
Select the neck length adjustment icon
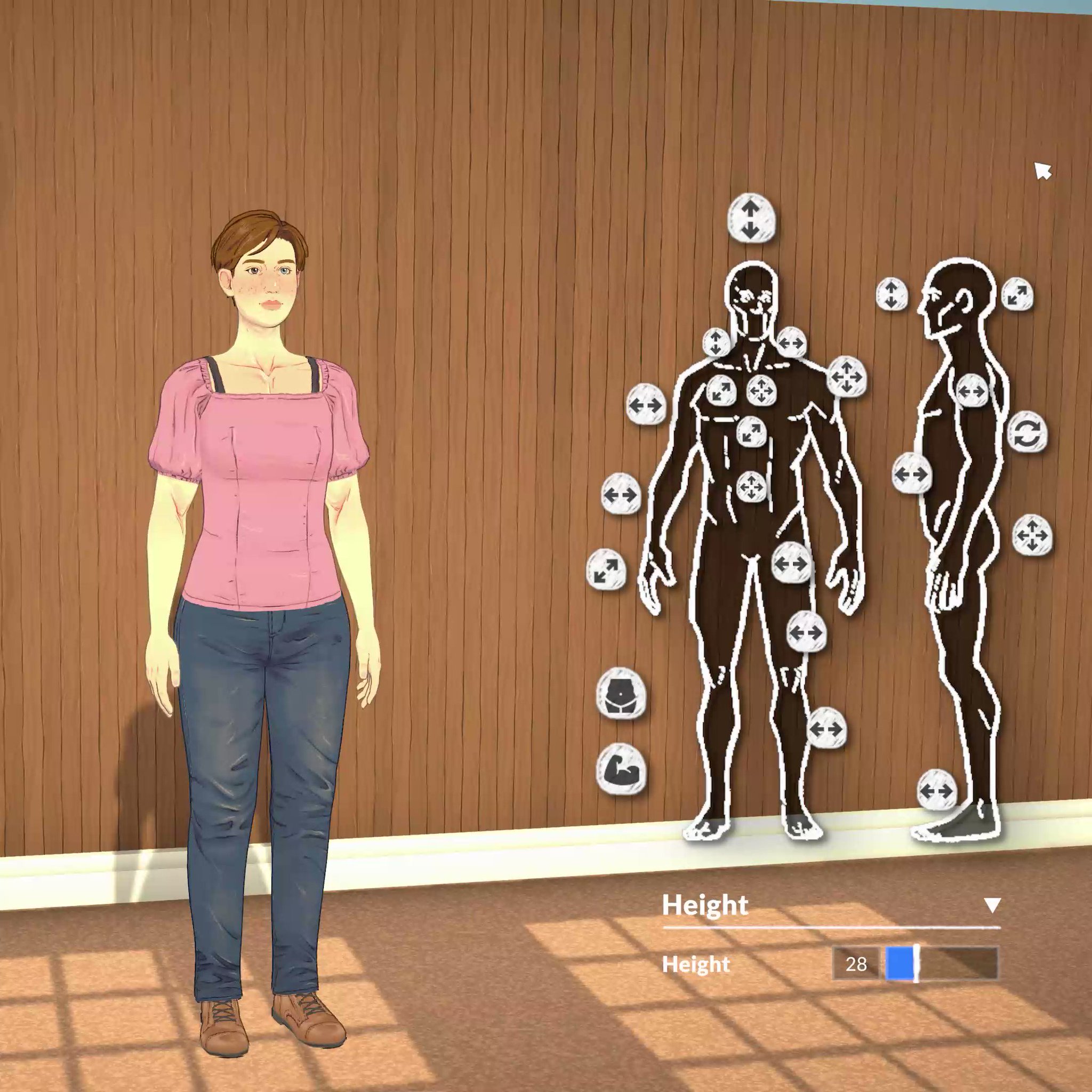click(x=716, y=343)
